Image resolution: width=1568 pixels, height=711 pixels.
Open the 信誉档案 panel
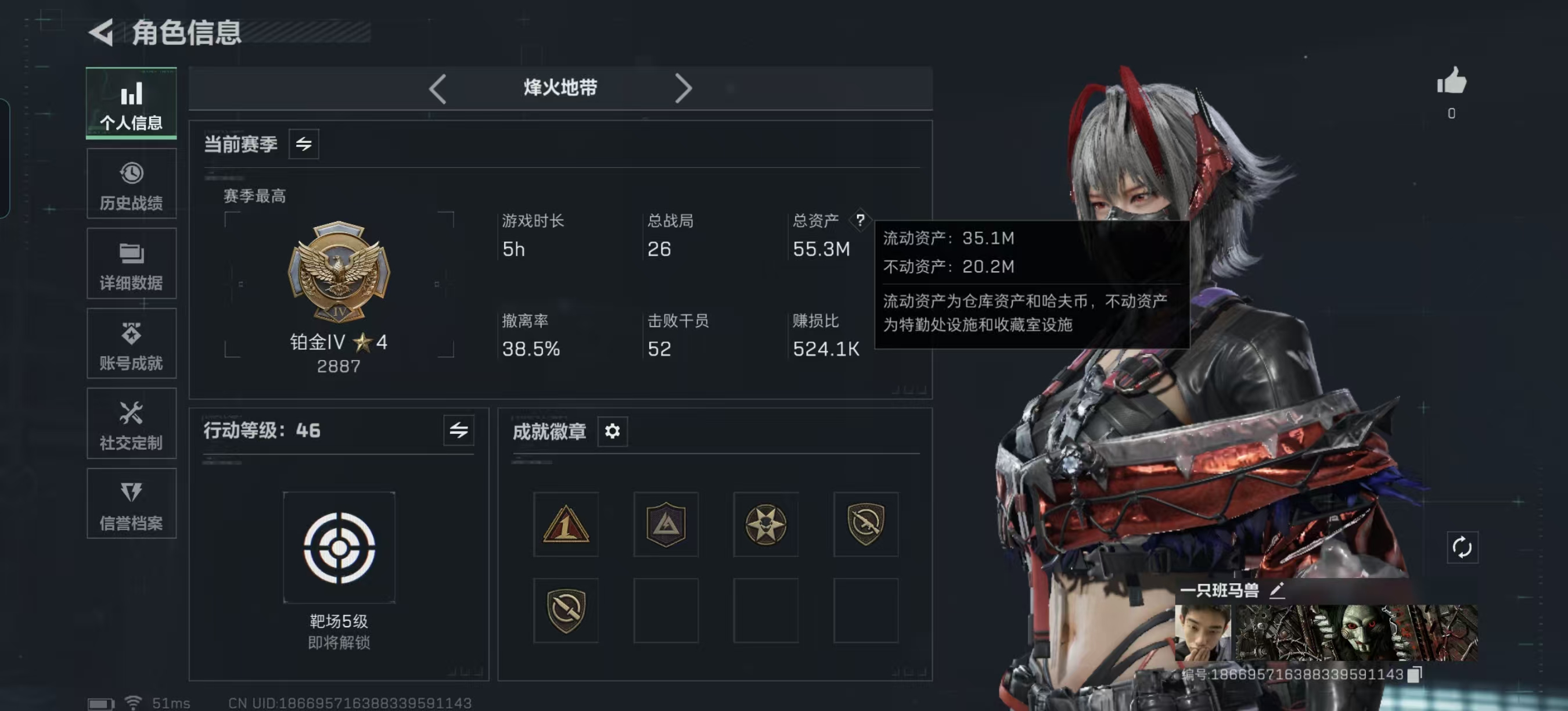131,504
